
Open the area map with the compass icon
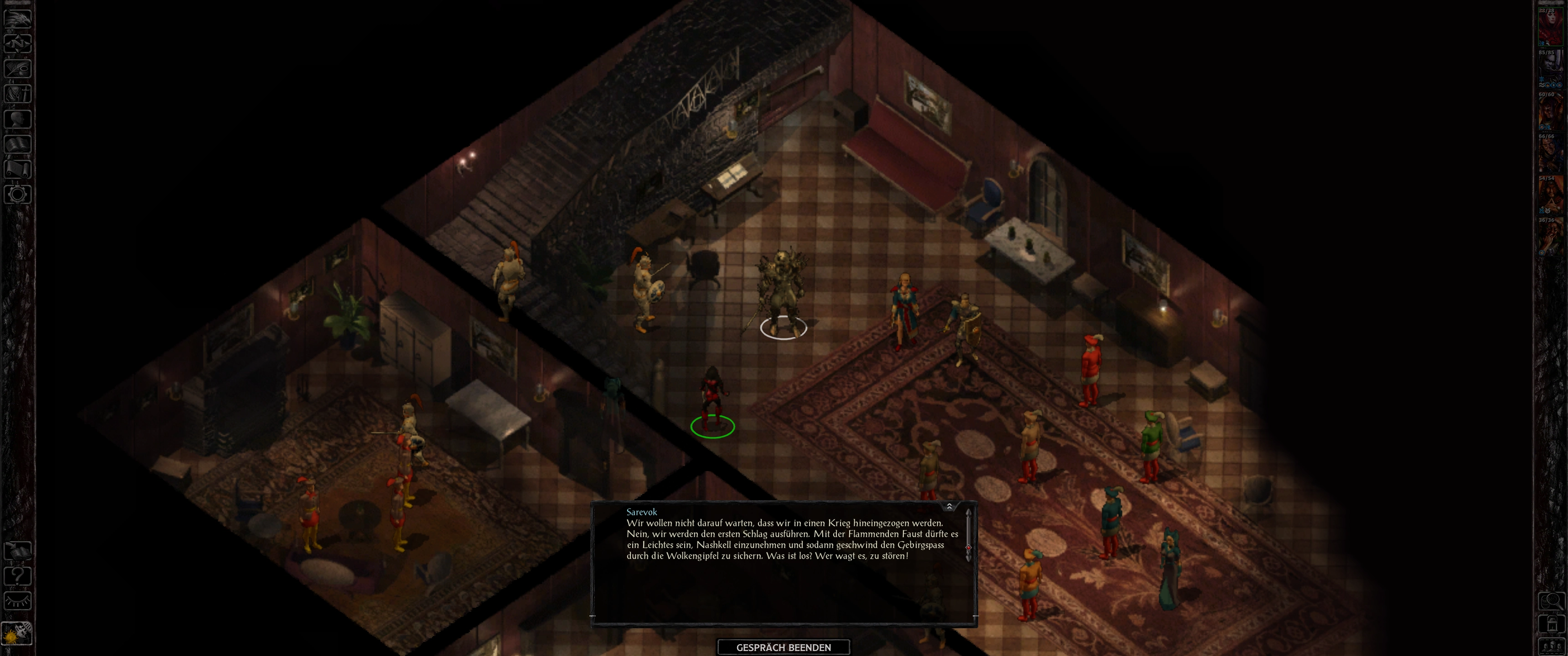tap(18, 43)
